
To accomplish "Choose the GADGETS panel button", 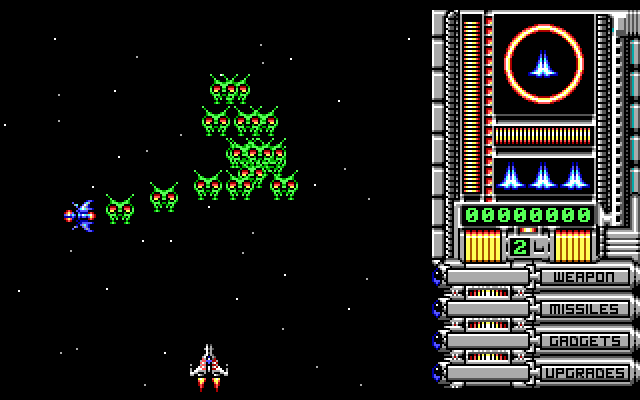I will (586, 341).
